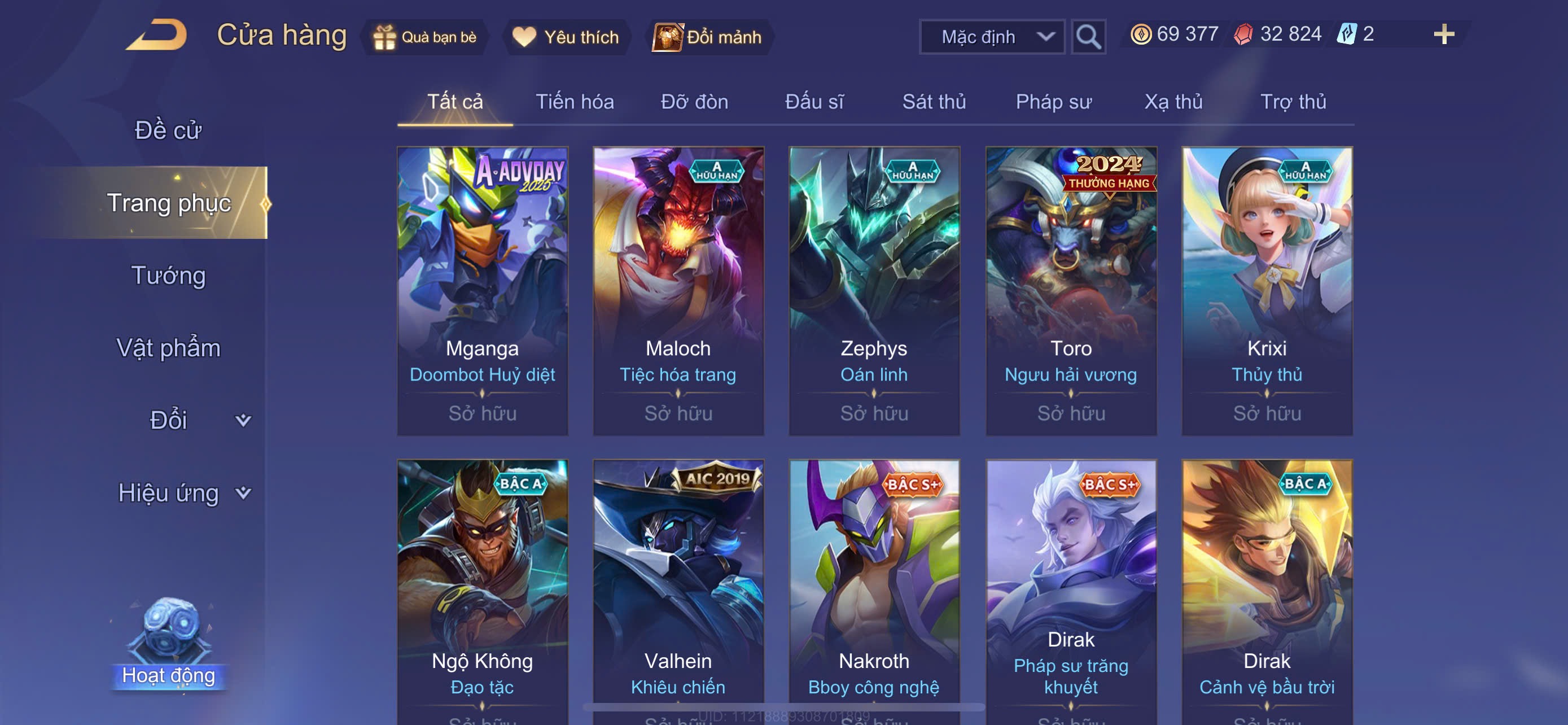The image size is (1568, 725).
Task: Select the Pháp sư category tab
Action: pos(1053,102)
